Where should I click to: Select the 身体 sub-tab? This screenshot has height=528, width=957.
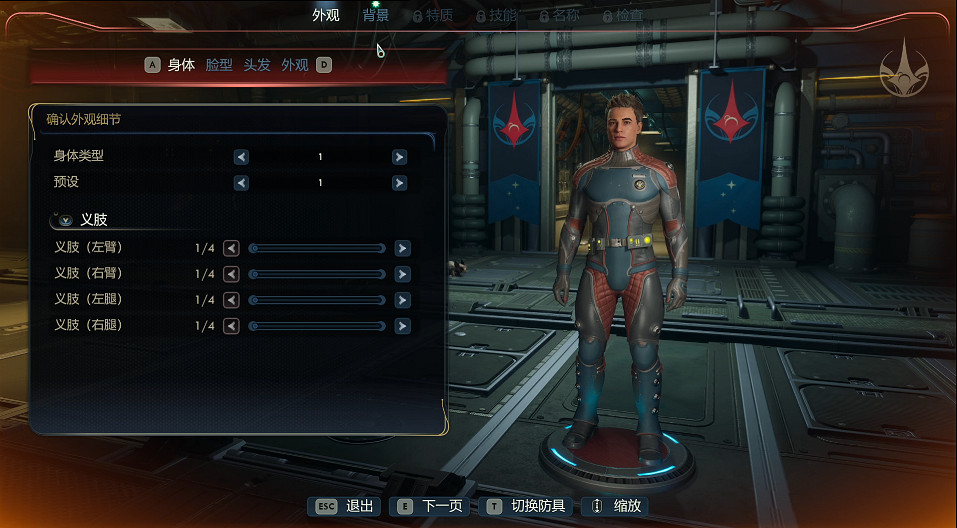pyautogui.click(x=181, y=65)
